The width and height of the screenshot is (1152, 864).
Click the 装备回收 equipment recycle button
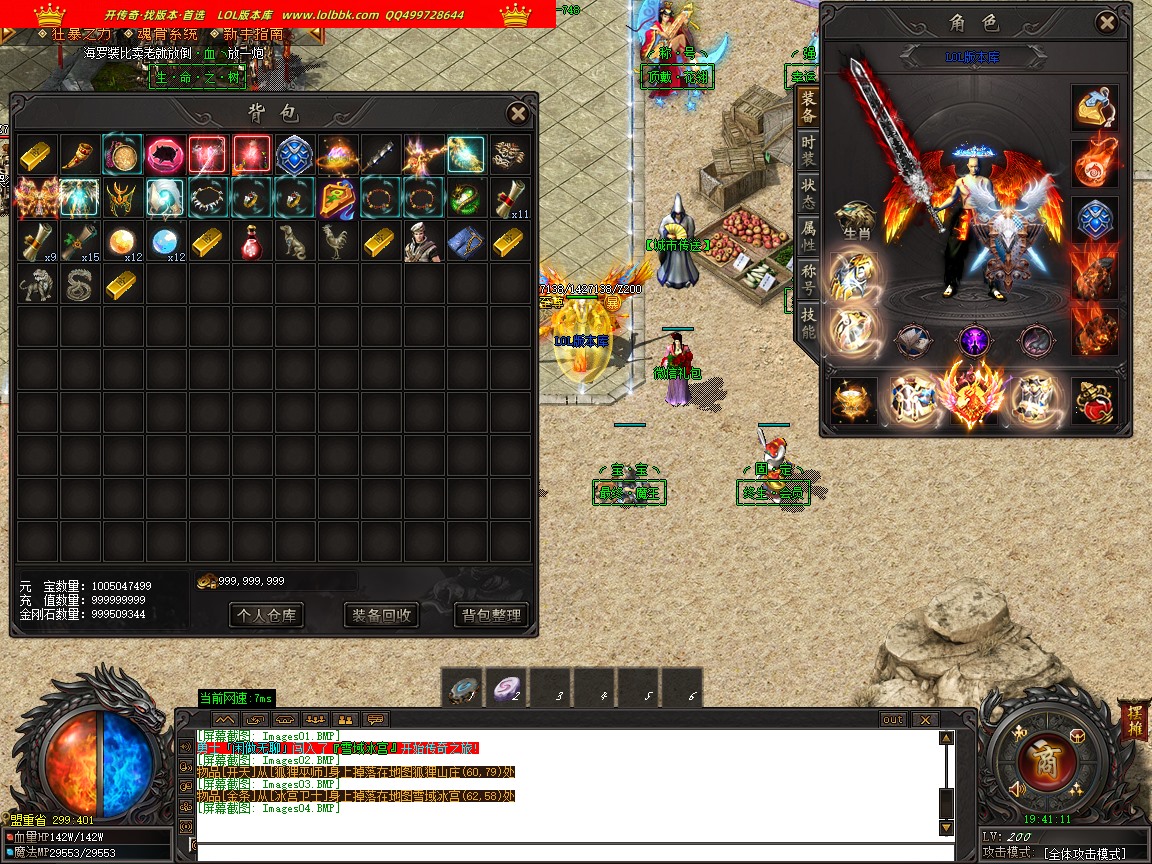pyautogui.click(x=380, y=615)
